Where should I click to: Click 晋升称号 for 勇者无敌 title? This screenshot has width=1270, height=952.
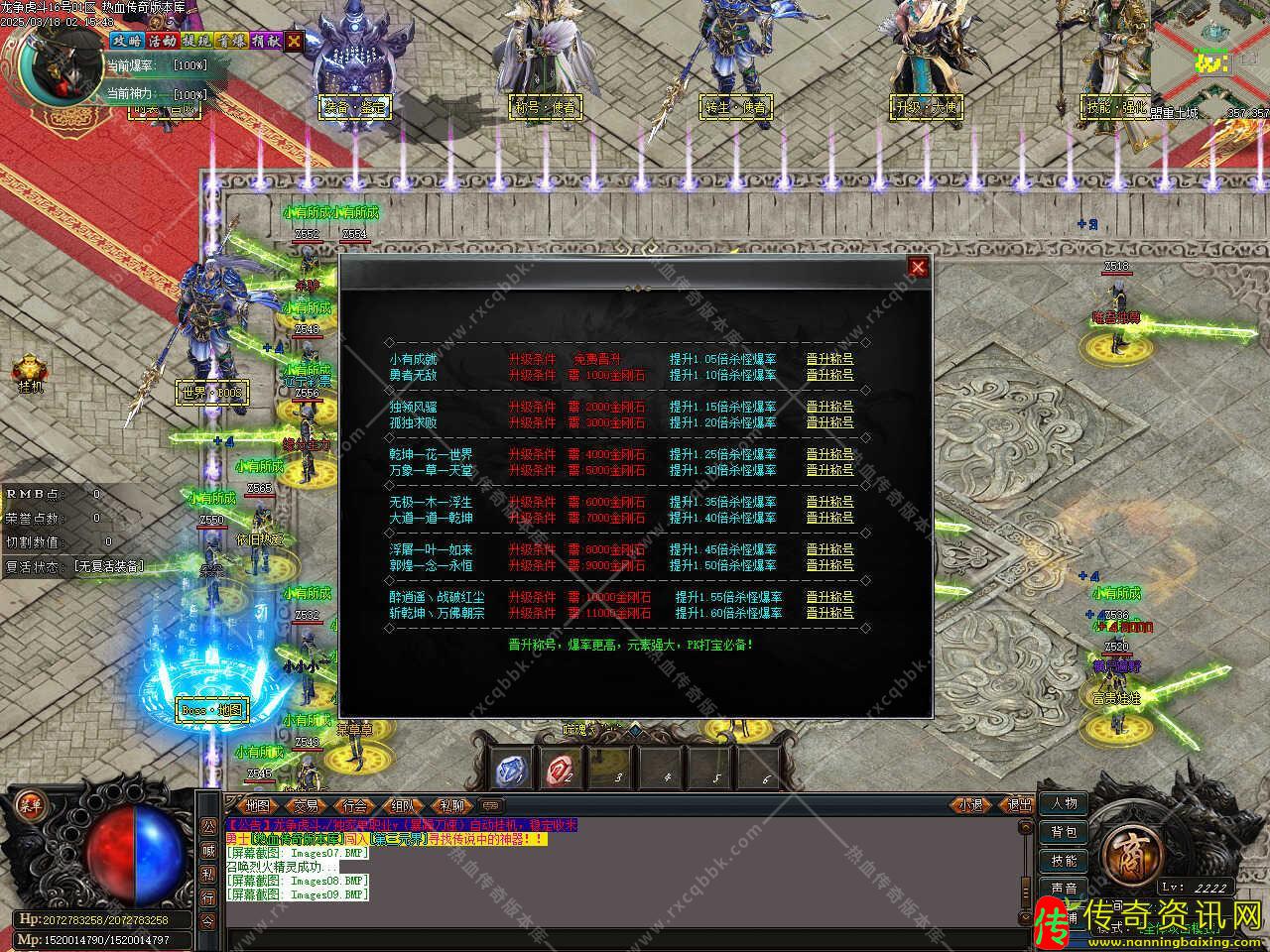[x=829, y=375]
